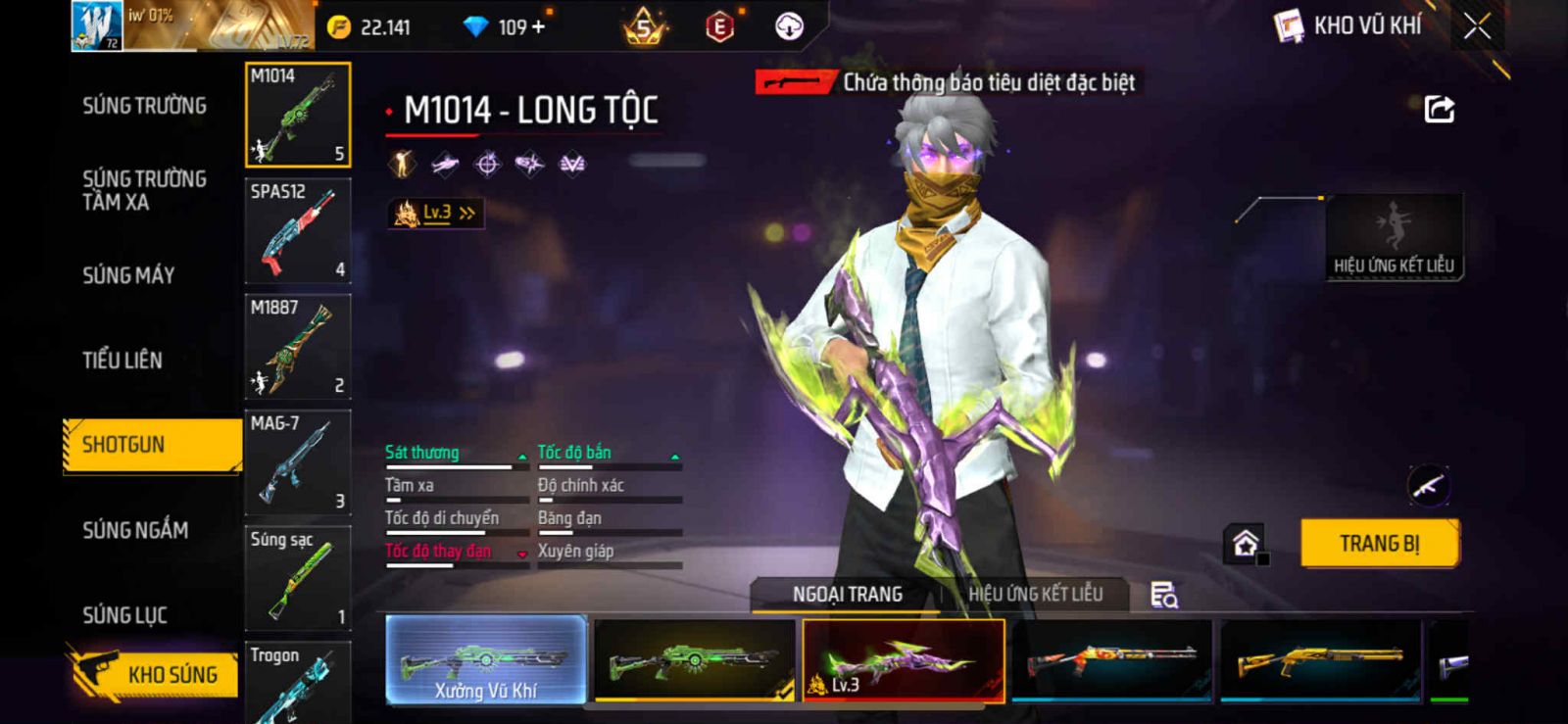Click the share icon
The image size is (1568, 724).
(1439, 109)
